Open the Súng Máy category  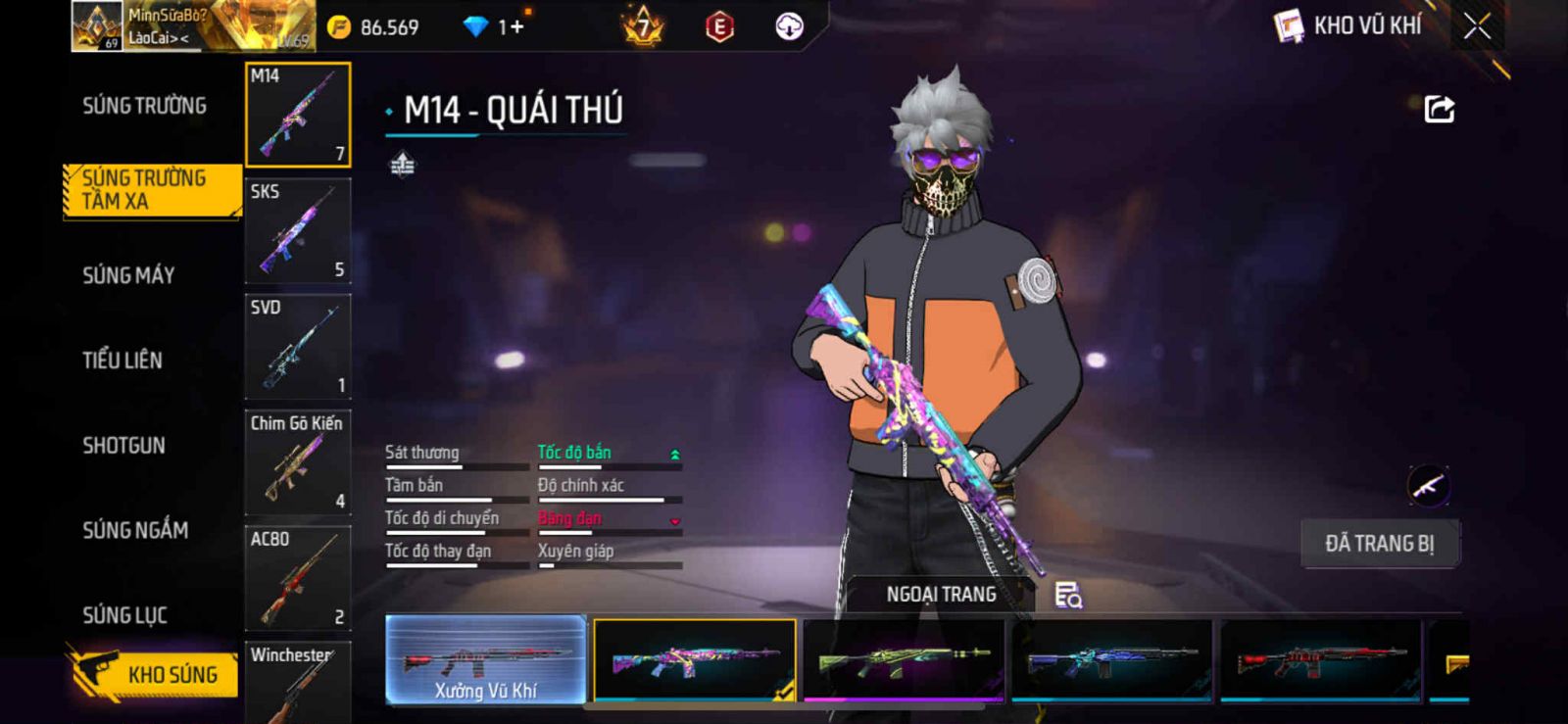tap(128, 275)
